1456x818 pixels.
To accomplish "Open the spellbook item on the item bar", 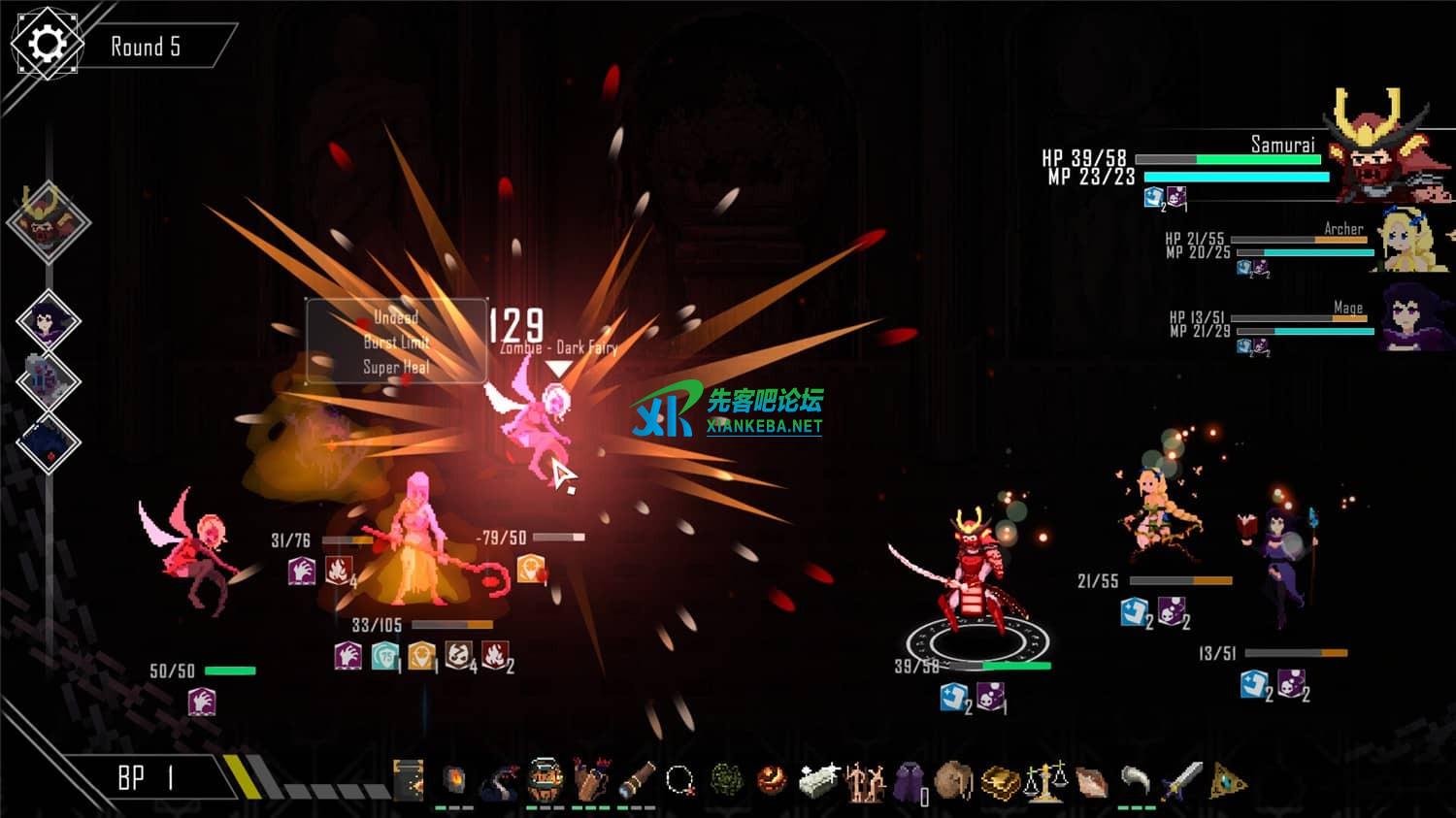I will (410, 780).
